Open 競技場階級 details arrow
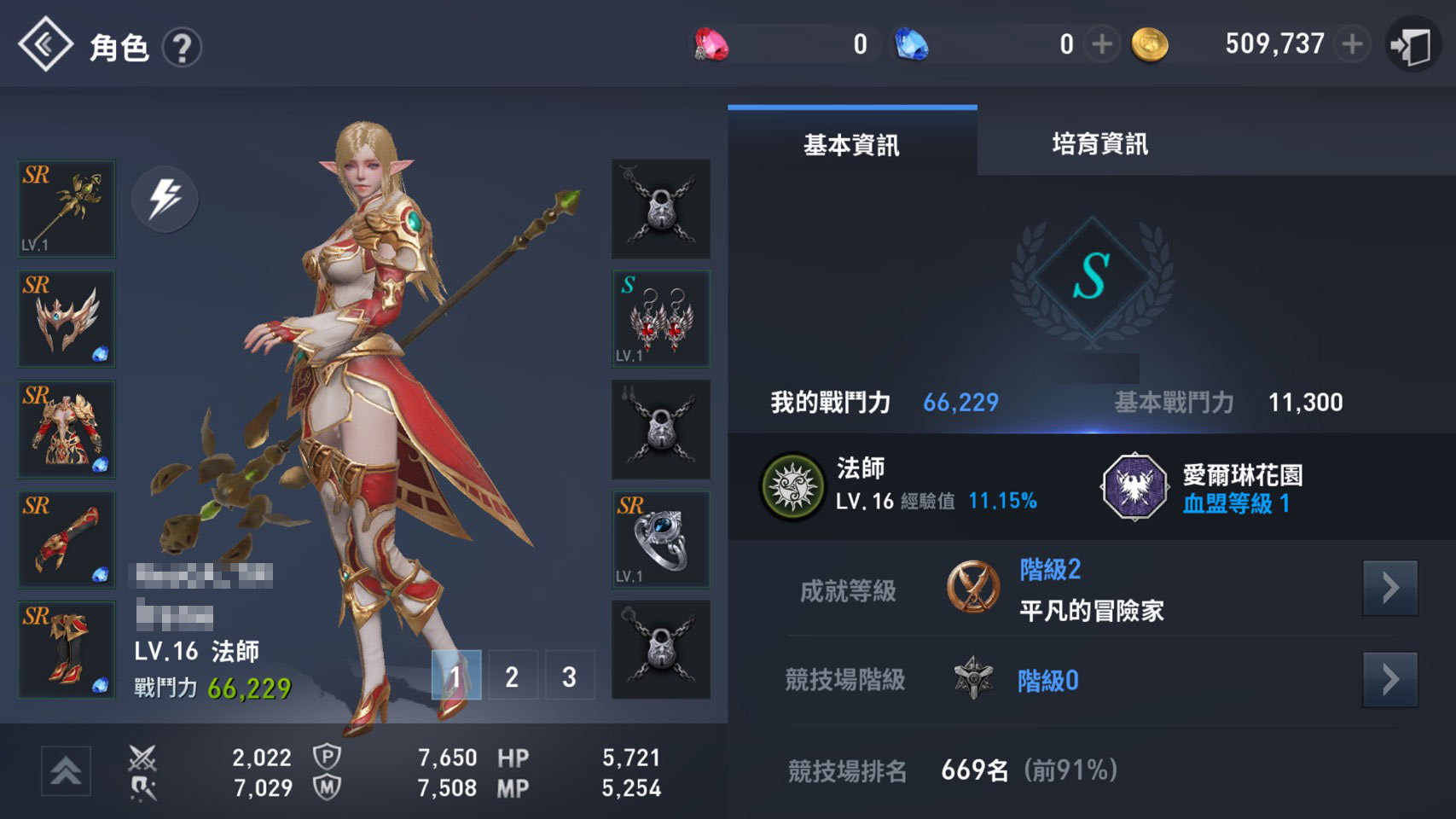 [1389, 680]
